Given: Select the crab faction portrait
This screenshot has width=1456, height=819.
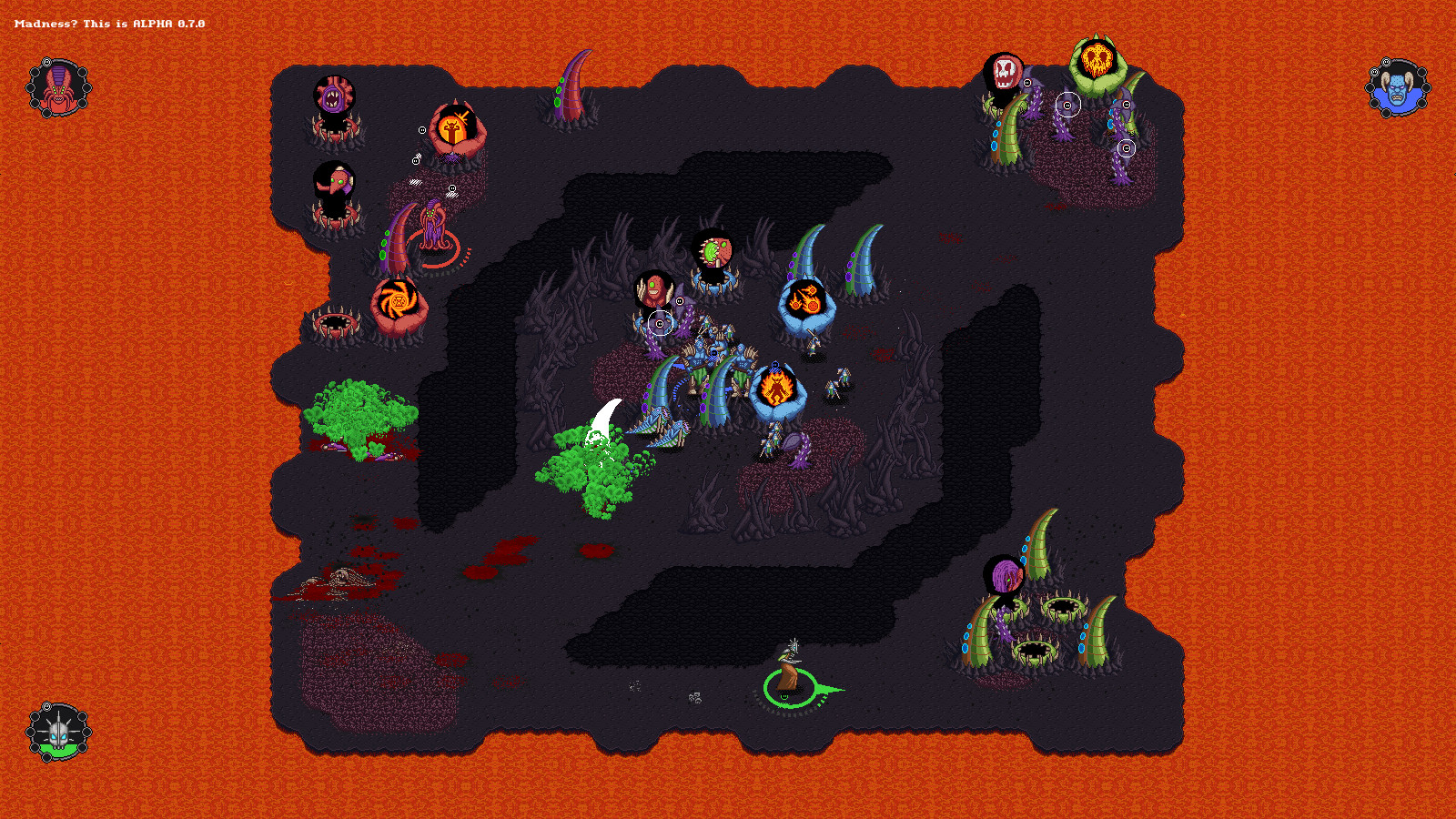Looking at the screenshot, I should pos(57,88).
